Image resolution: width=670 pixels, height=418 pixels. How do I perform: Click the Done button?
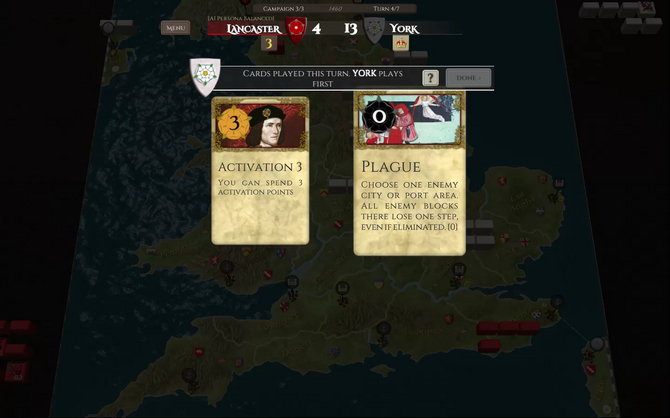[468, 78]
